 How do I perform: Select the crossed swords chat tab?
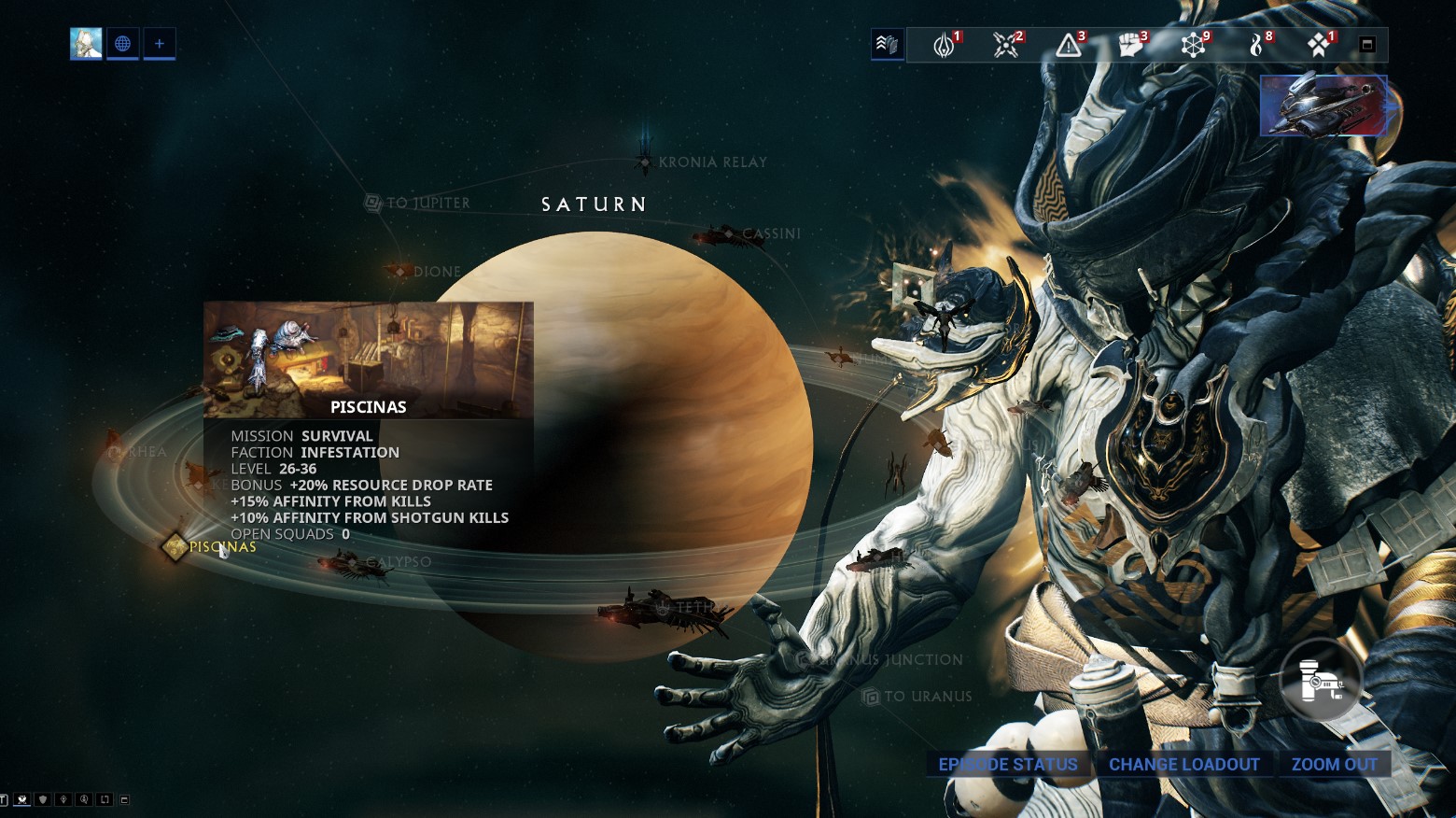21,798
